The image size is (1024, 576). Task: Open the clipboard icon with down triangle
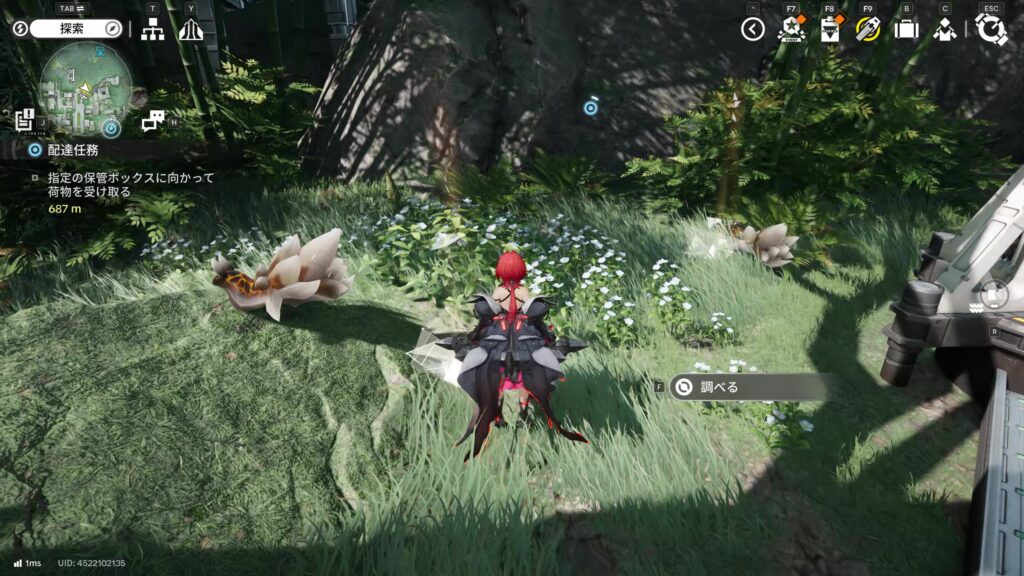tap(829, 29)
